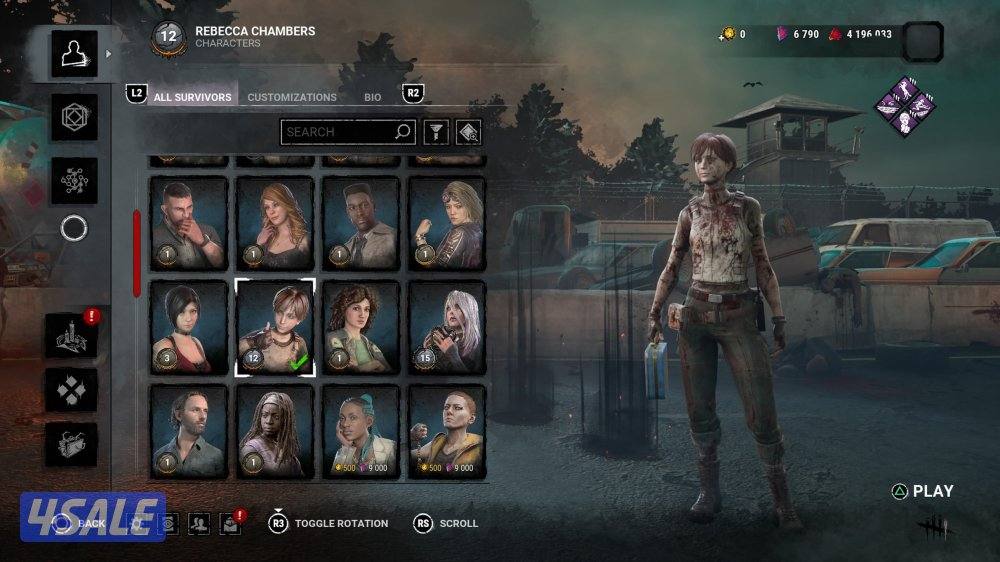Screen dimensions: 1000x562
Task: Pick the survivor portrait with dreadlocks
Action: [275, 431]
